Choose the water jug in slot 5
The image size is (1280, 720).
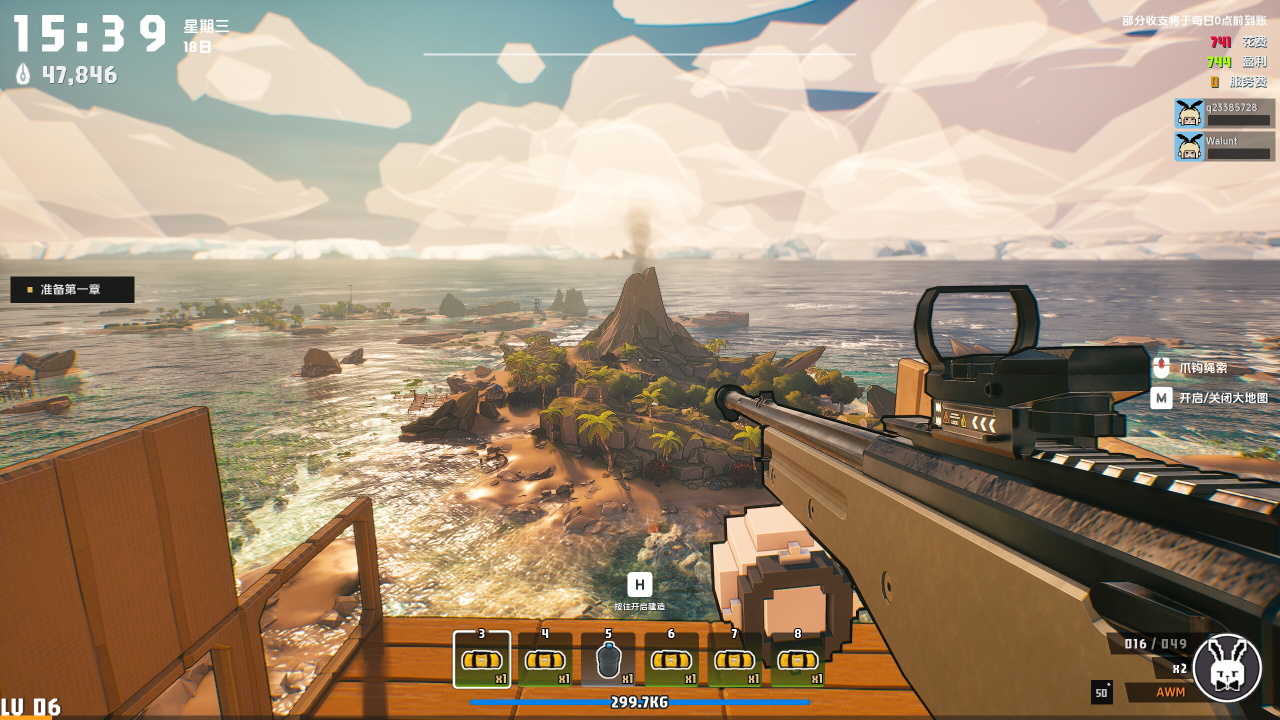(608, 660)
